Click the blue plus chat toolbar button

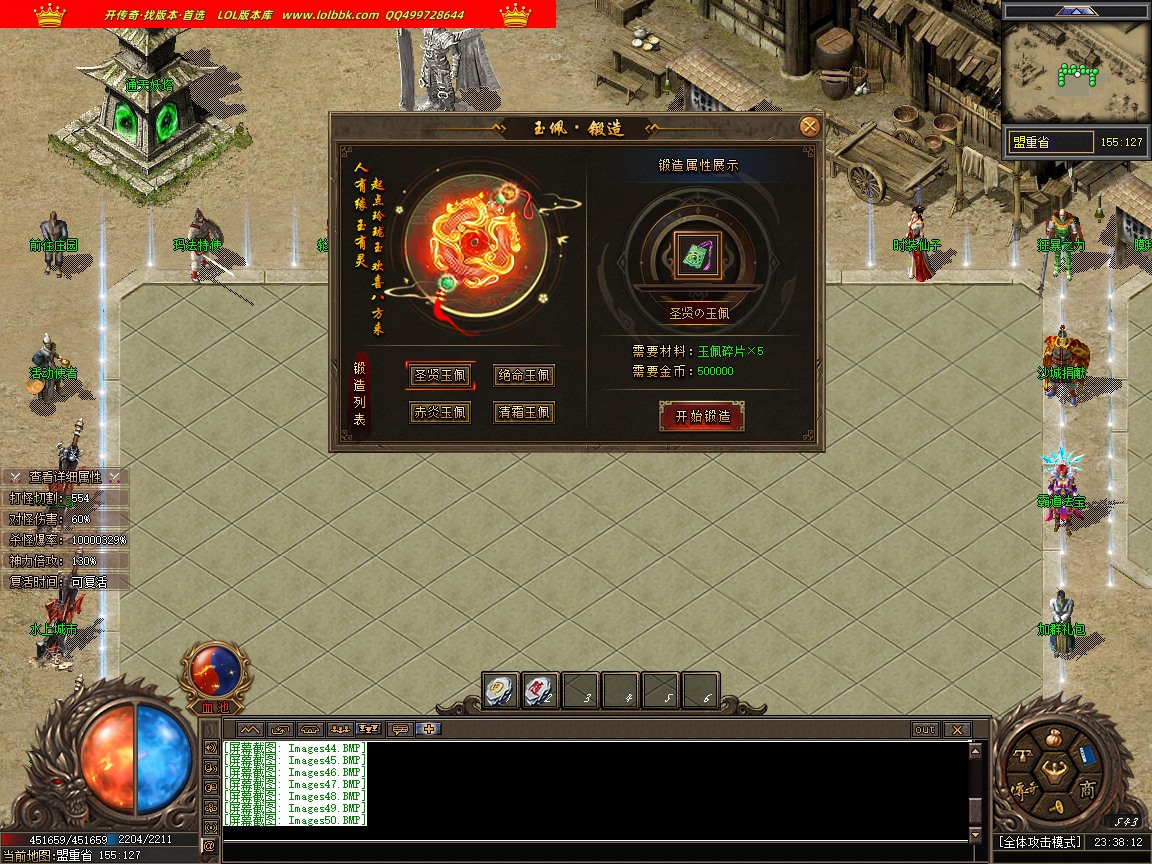[x=431, y=729]
